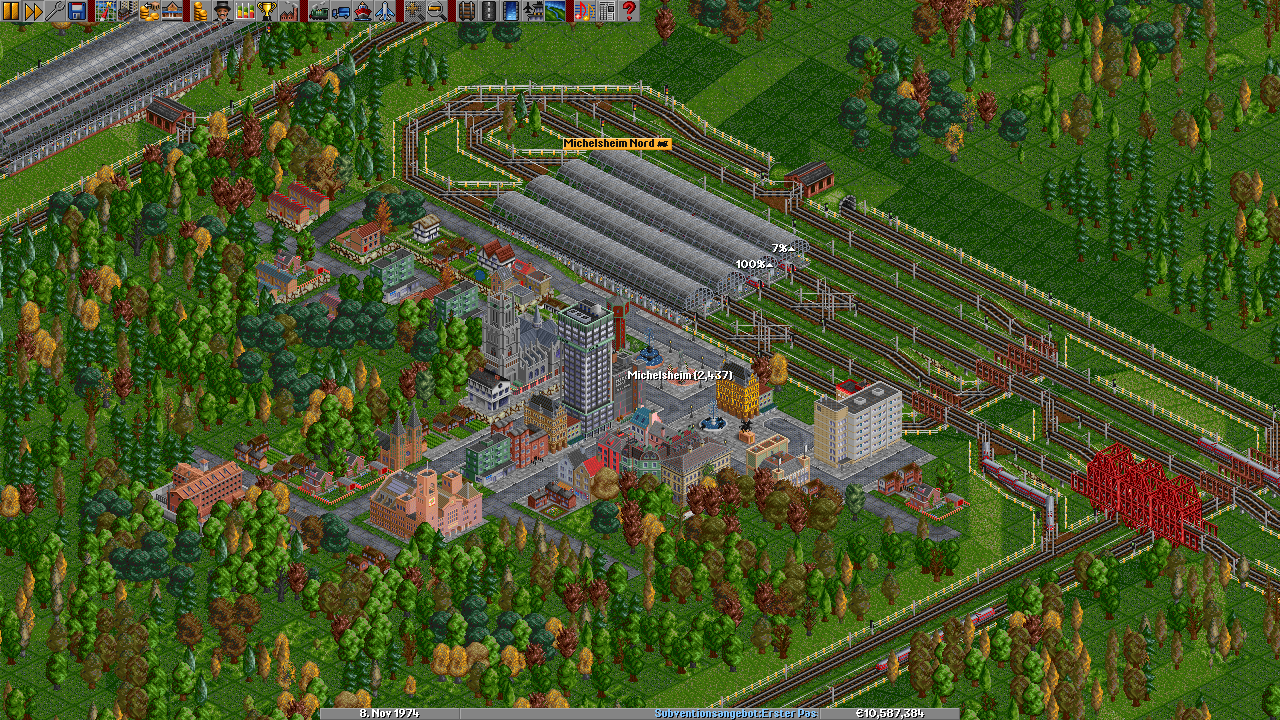Screen dimensions: 1280x720
Task: Pause the game with the pause button
Action: click(11, 11)
